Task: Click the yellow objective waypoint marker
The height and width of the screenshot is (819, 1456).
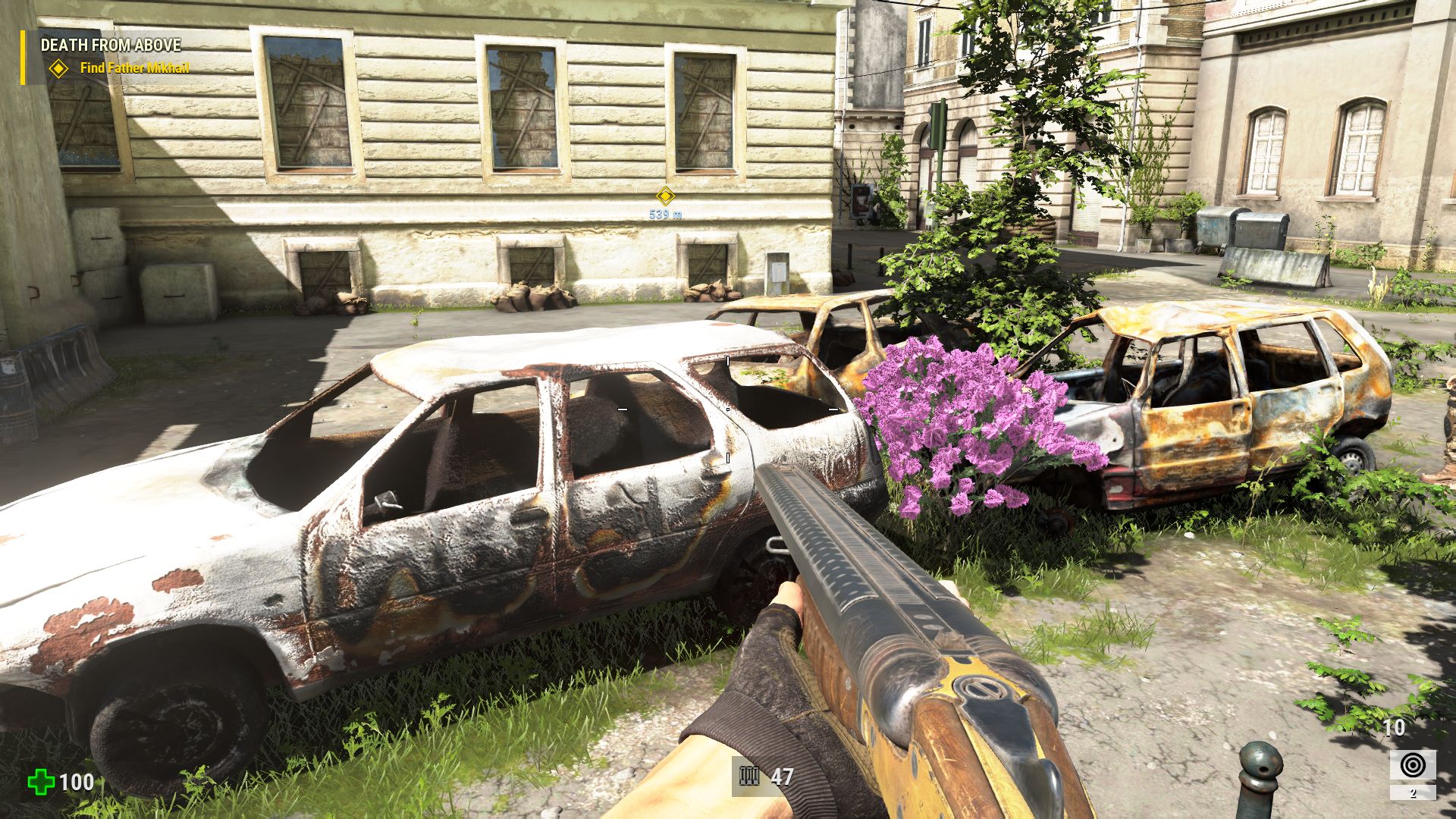Action: click(665, 196)
